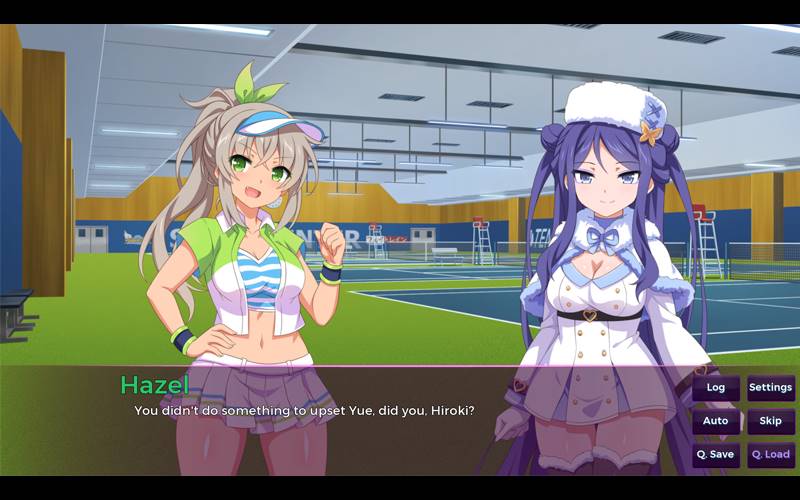Image resolution: width=800 pixels, height=500 pixels.
Task: Enable Auto dialogue advance
Action: tap(715, 421)
